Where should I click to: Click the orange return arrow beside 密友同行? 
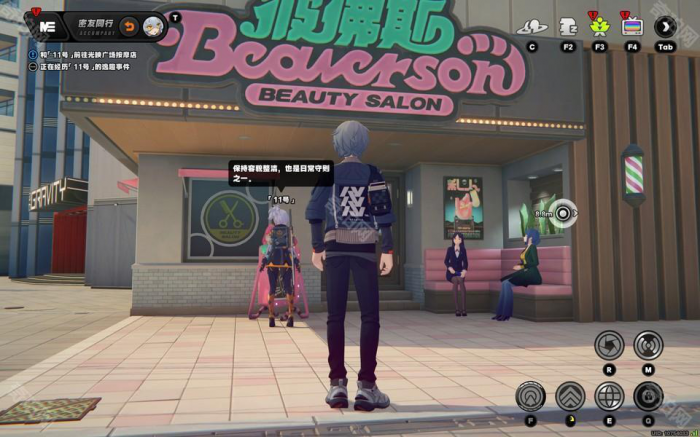tap(129, 25)
